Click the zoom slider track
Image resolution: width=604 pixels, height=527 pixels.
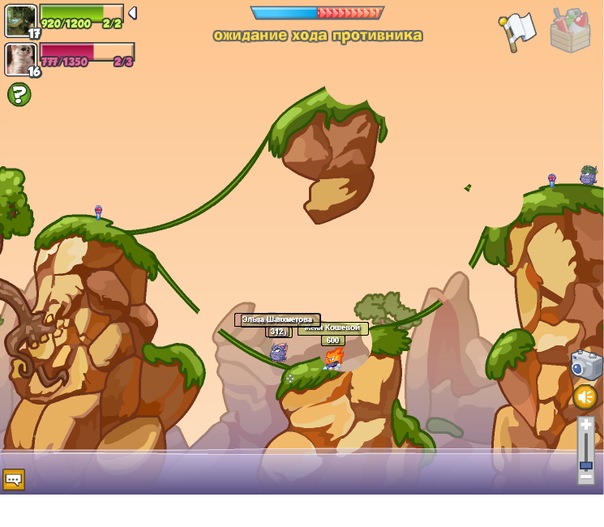tap(586, 445)
